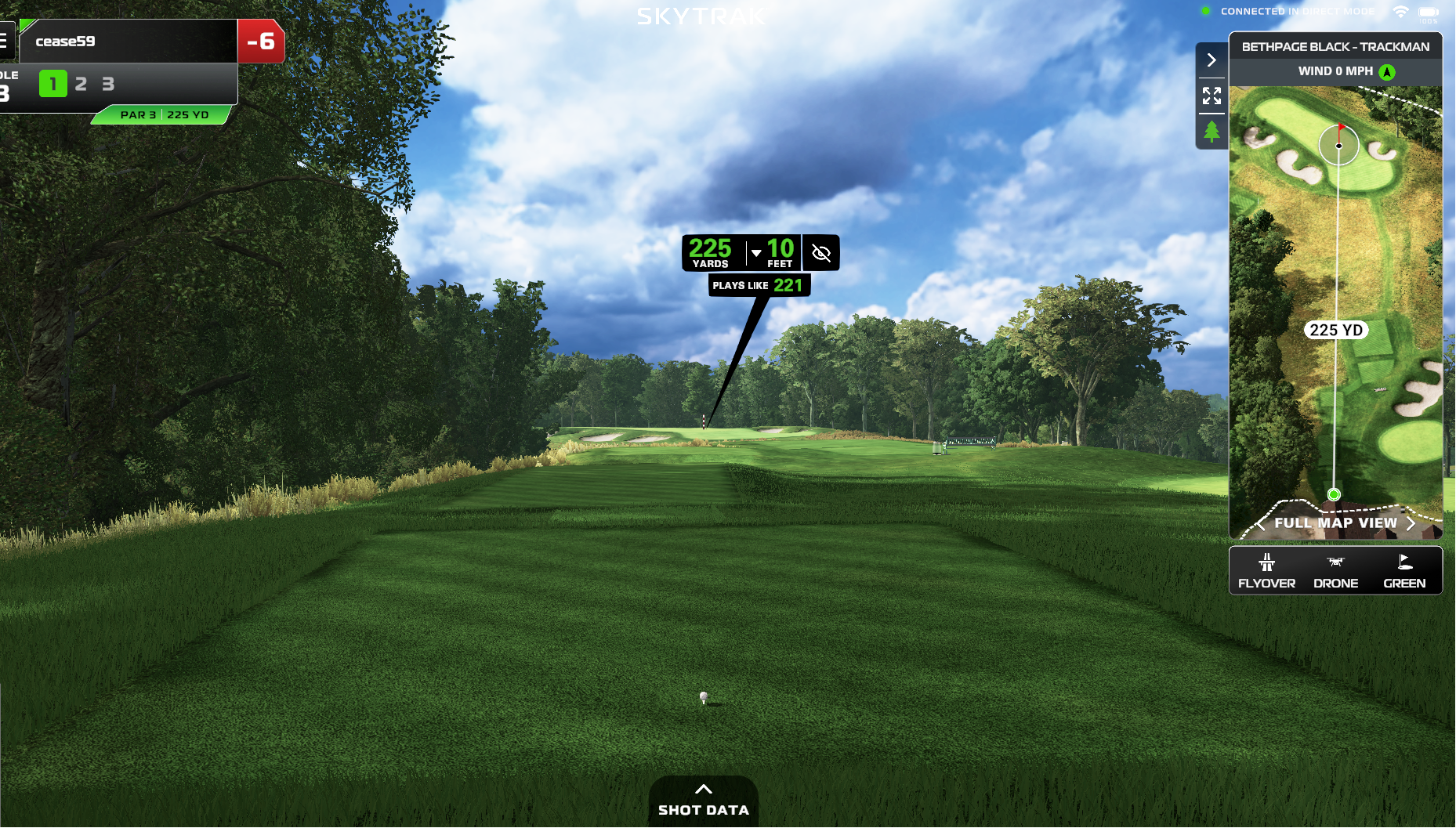Show the Green view
1456x828 pixels.
click(x=1403, y=571)
